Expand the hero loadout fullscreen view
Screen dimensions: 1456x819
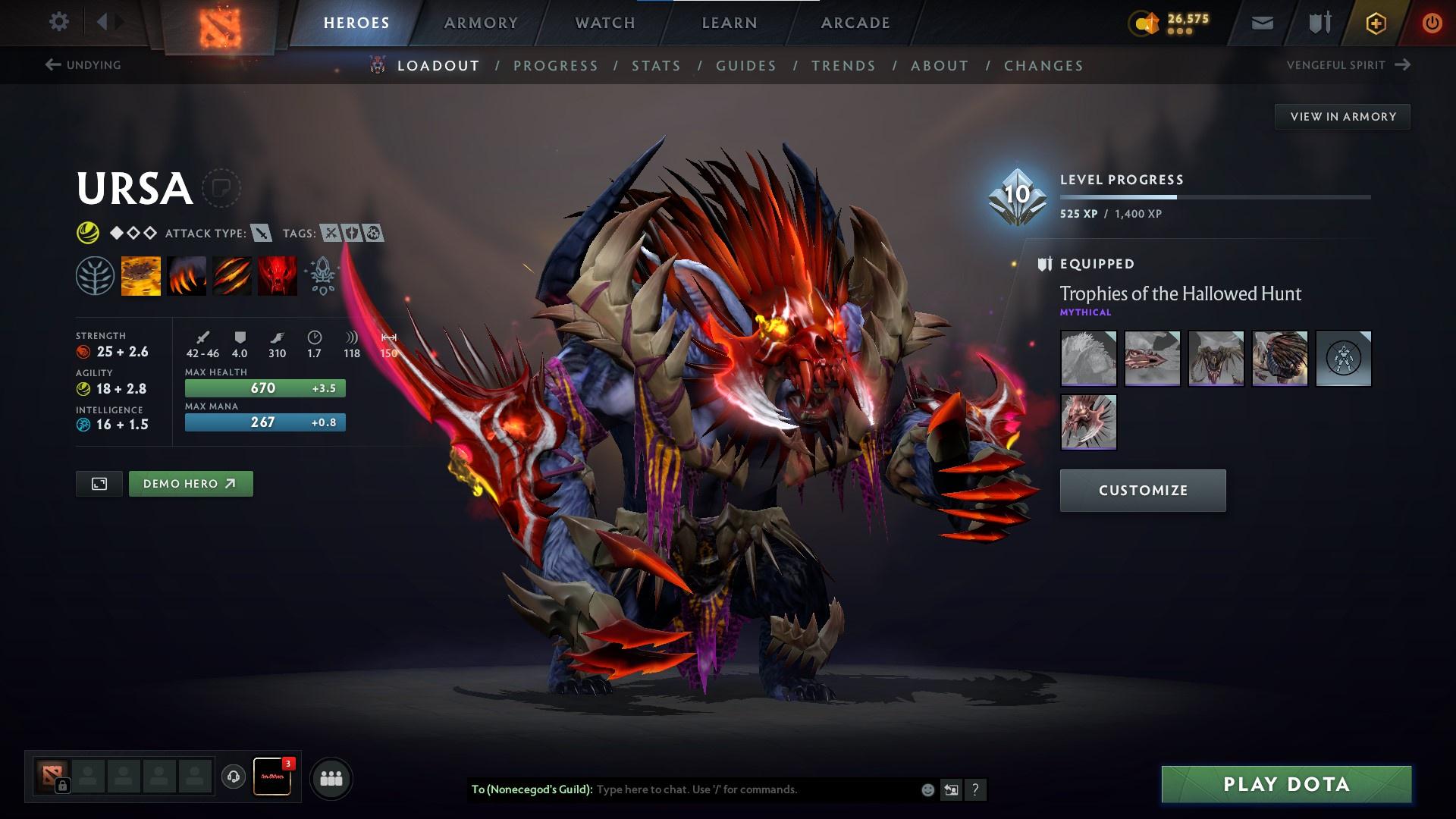pos(99,483)
